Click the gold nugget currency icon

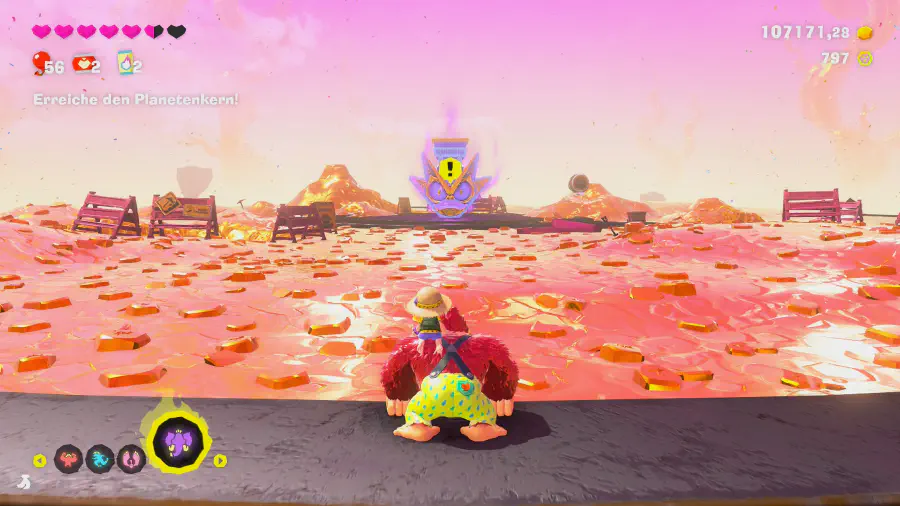tap(865, 33)
